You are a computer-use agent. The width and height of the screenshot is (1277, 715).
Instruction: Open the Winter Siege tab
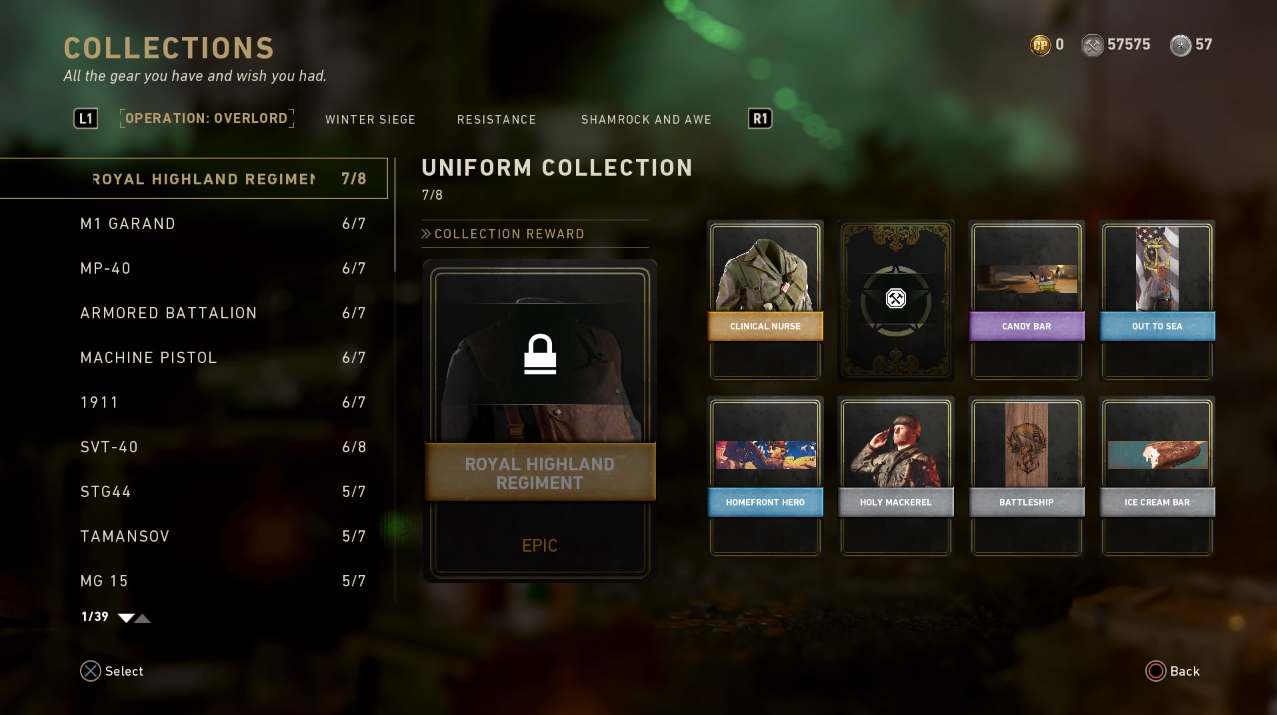click(370, 119)
